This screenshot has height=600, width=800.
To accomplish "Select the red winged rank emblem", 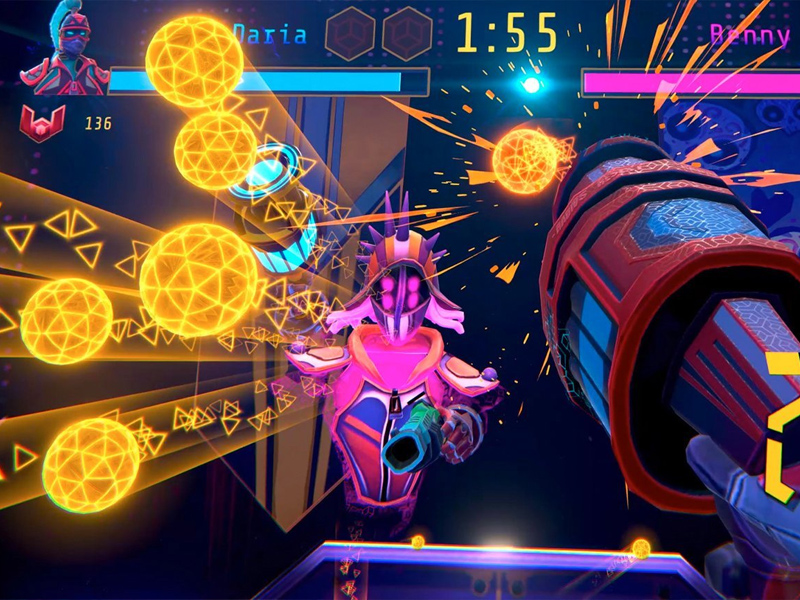I will click(x=42, y=123).
